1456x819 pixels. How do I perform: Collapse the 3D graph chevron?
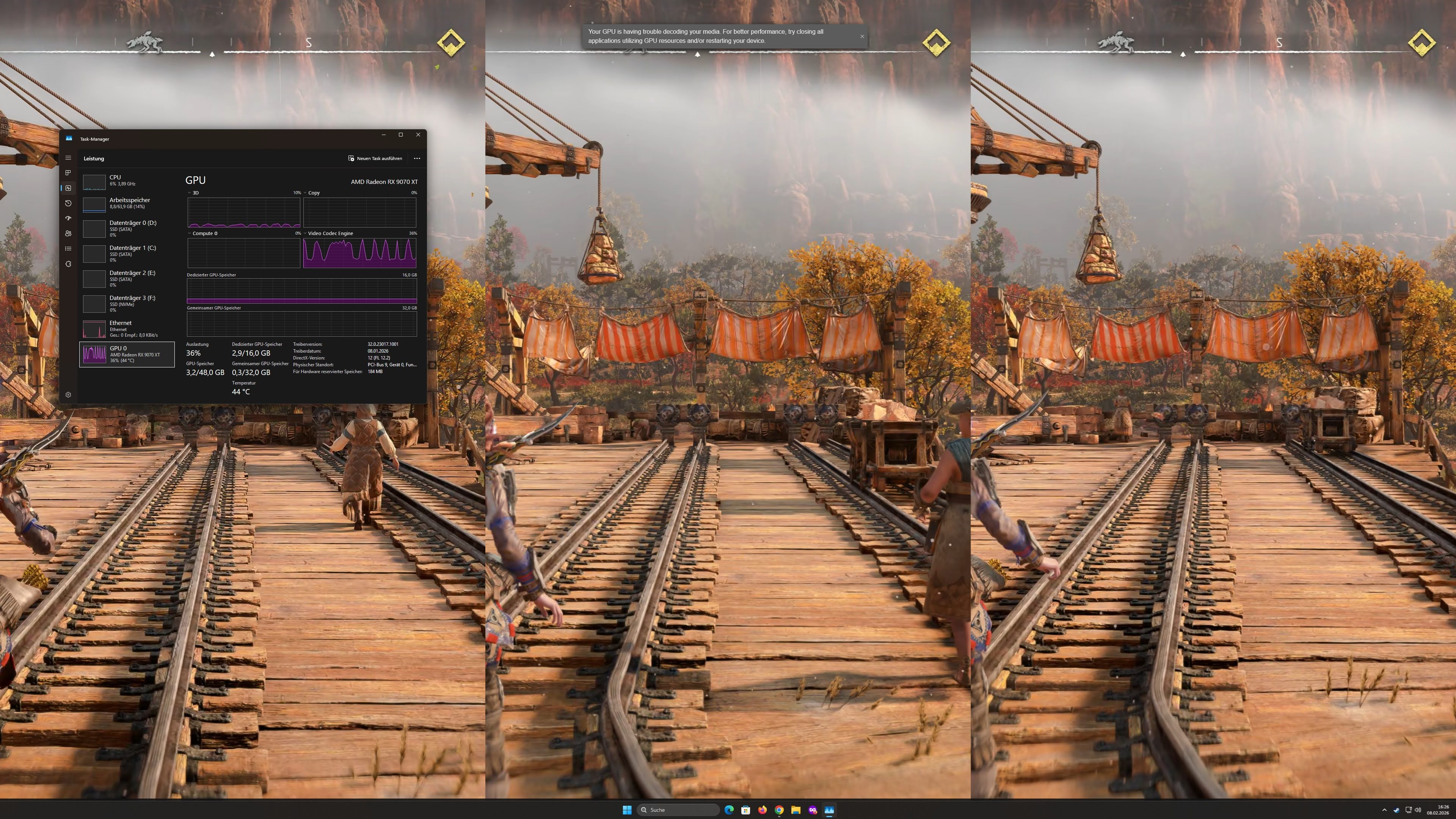point(190,193)
